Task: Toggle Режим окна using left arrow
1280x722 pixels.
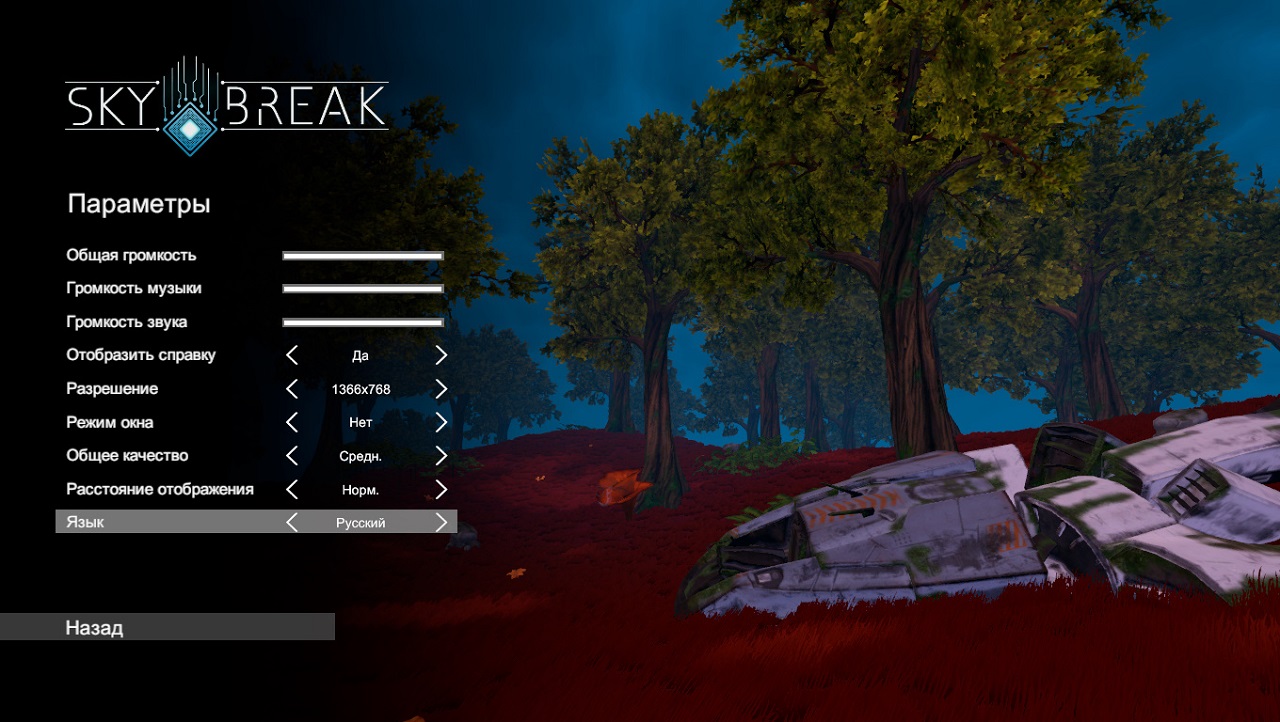Action: click(x=292, y=422)
